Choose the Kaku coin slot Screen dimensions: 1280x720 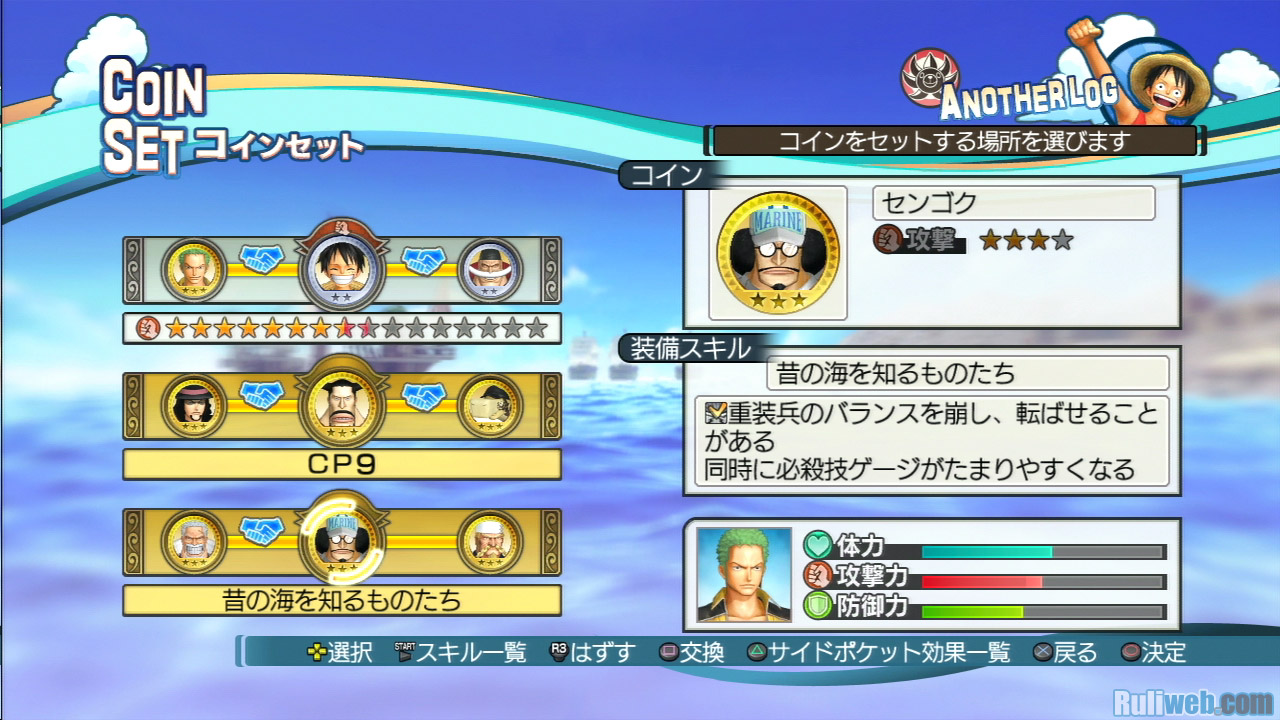(490, 405)
